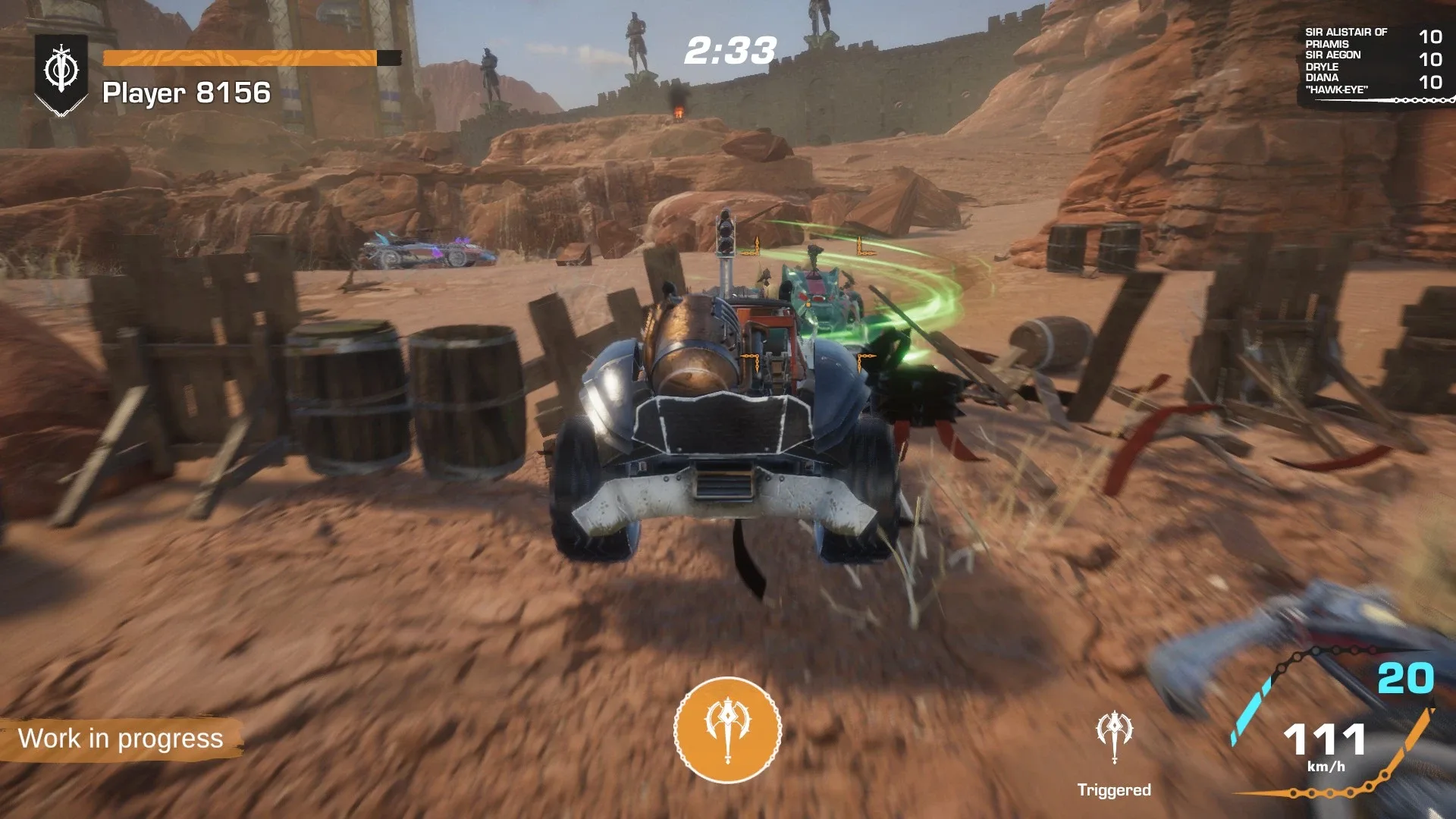Click the player shield emblem badge

[x=61, y=74]
